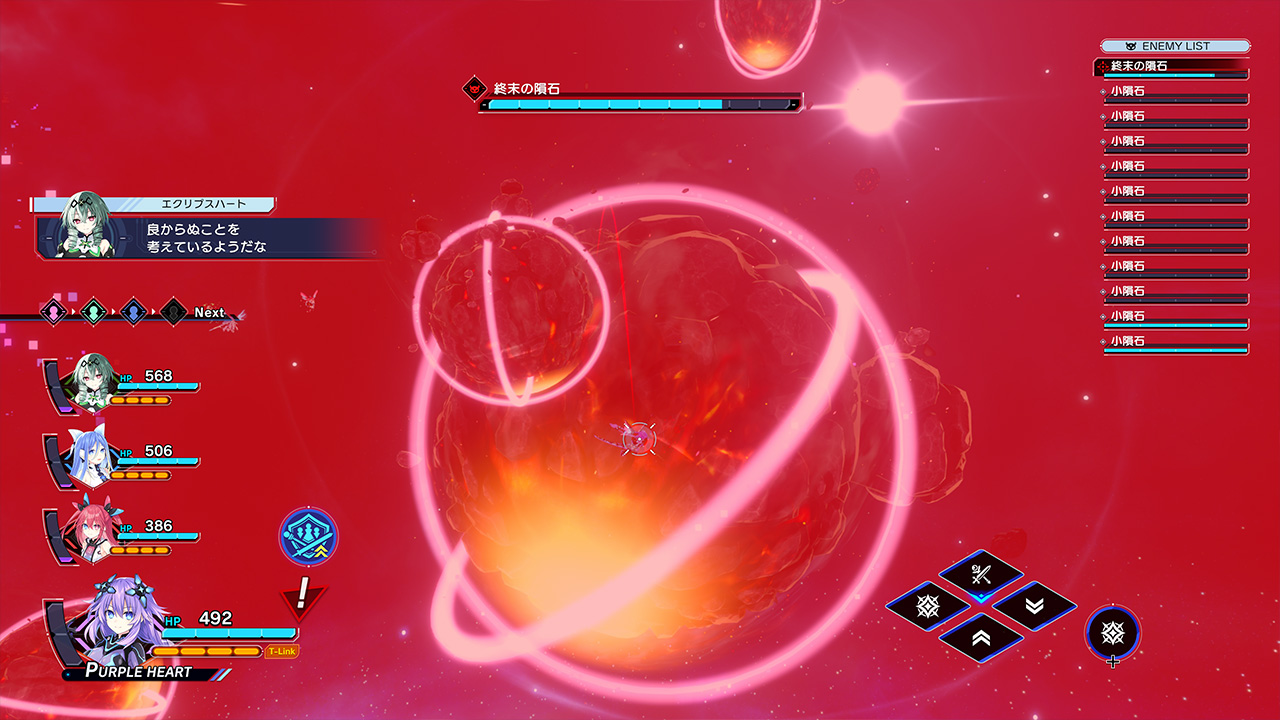Open the blue party formation icon
Viewport: 1280px width, 720px height.
coord(308,537)
